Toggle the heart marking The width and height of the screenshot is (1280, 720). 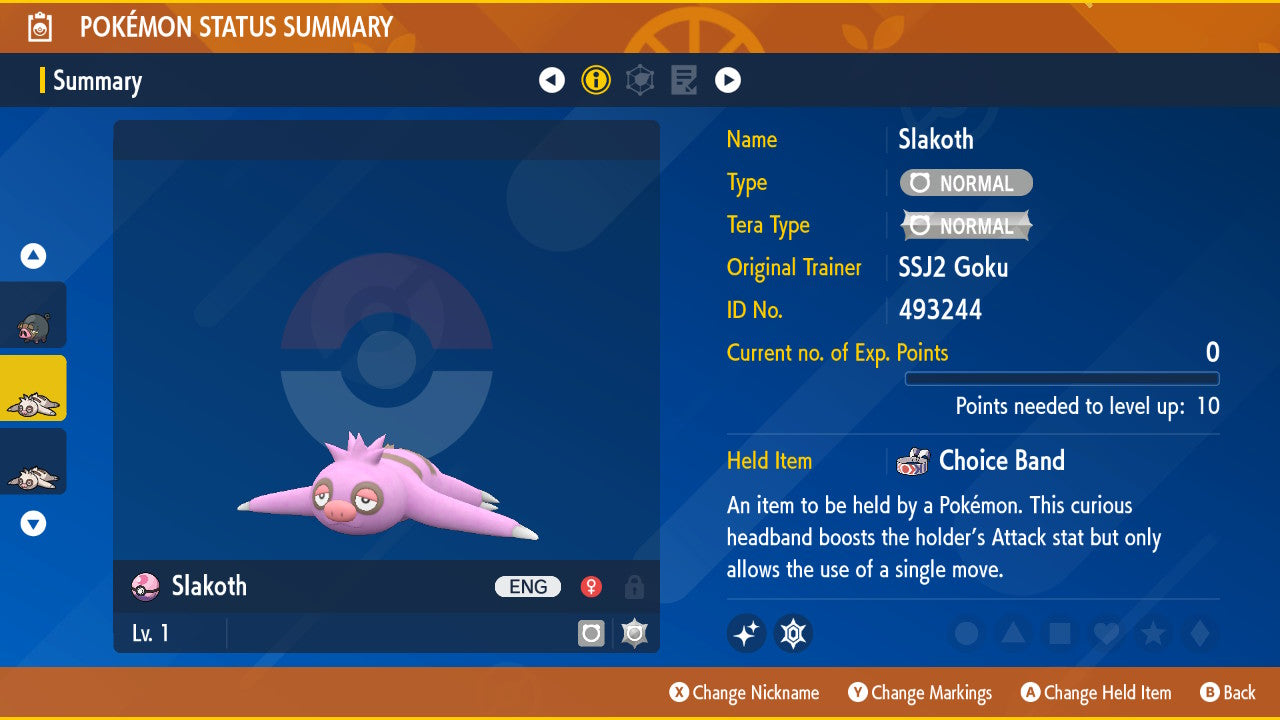point(1105,634)
